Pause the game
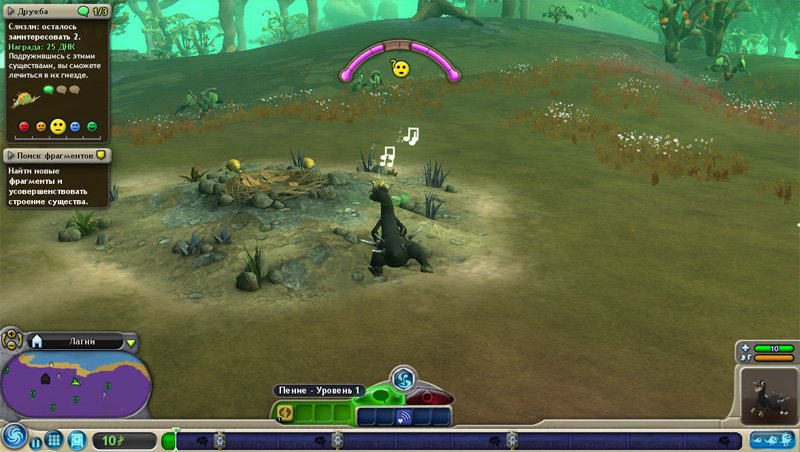 (x=36, y=440)
